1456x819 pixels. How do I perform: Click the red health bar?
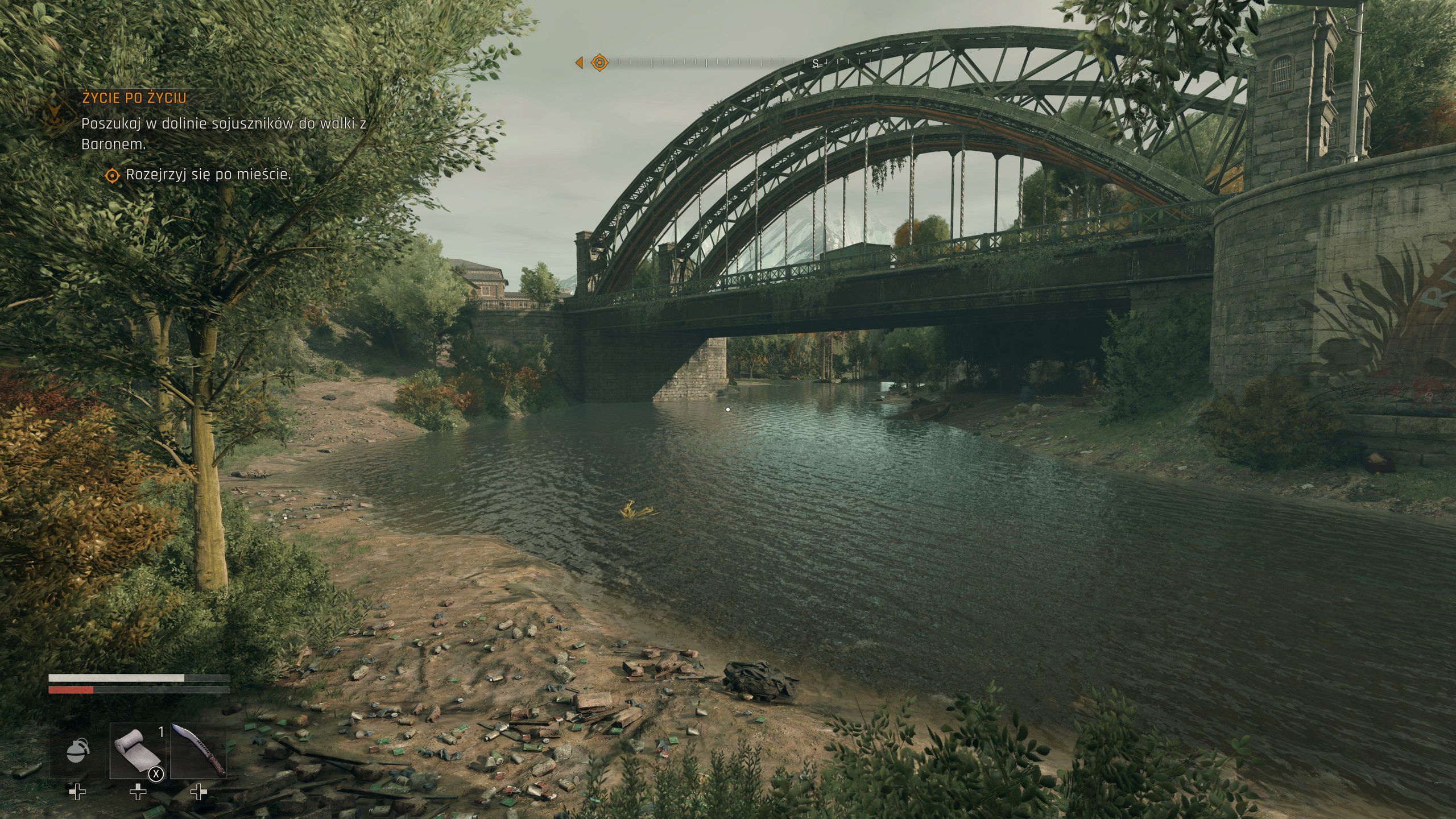(x=70, y=690)
